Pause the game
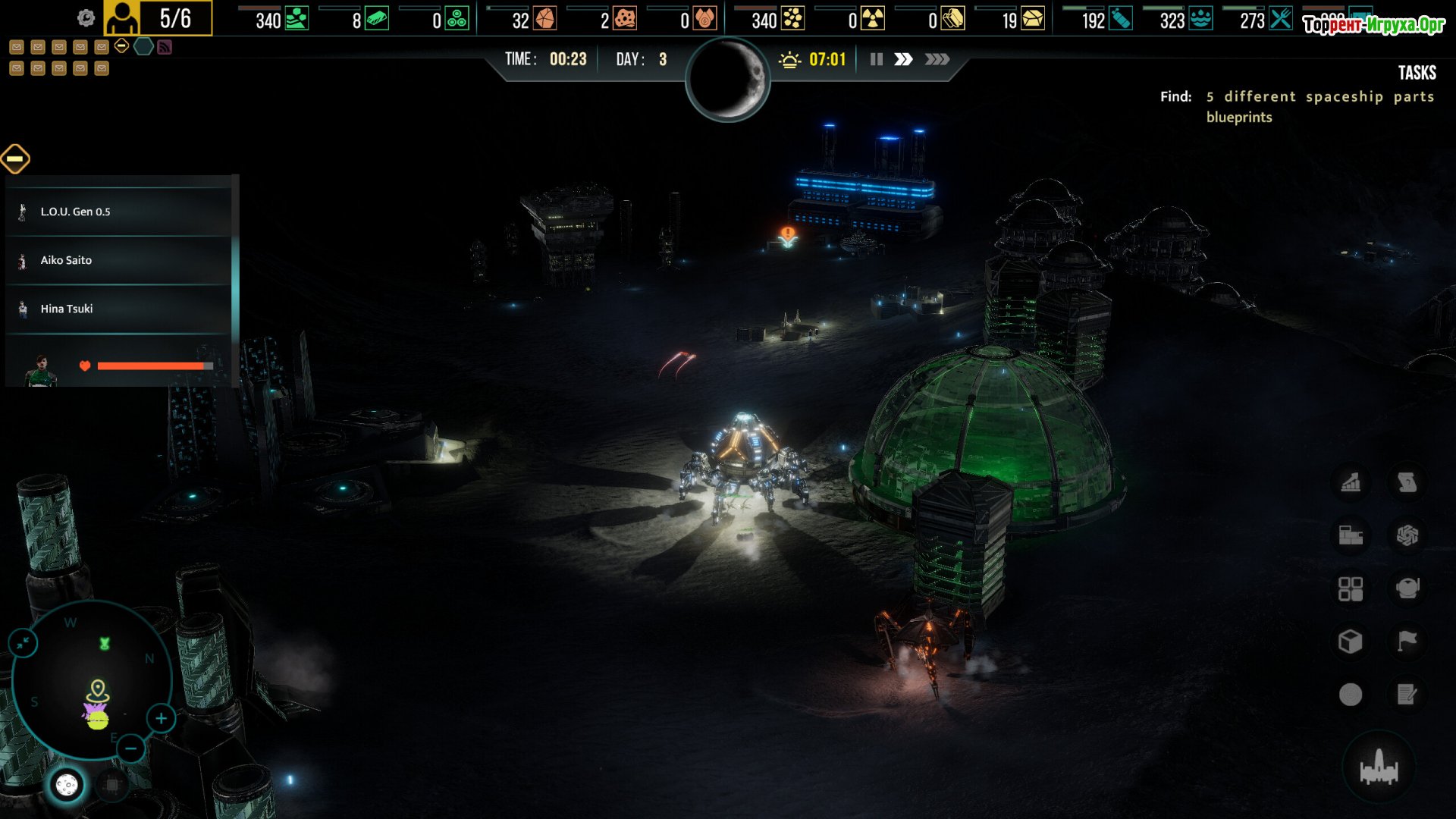Viewport: 1456px width, 819px height. pos(876,59)
